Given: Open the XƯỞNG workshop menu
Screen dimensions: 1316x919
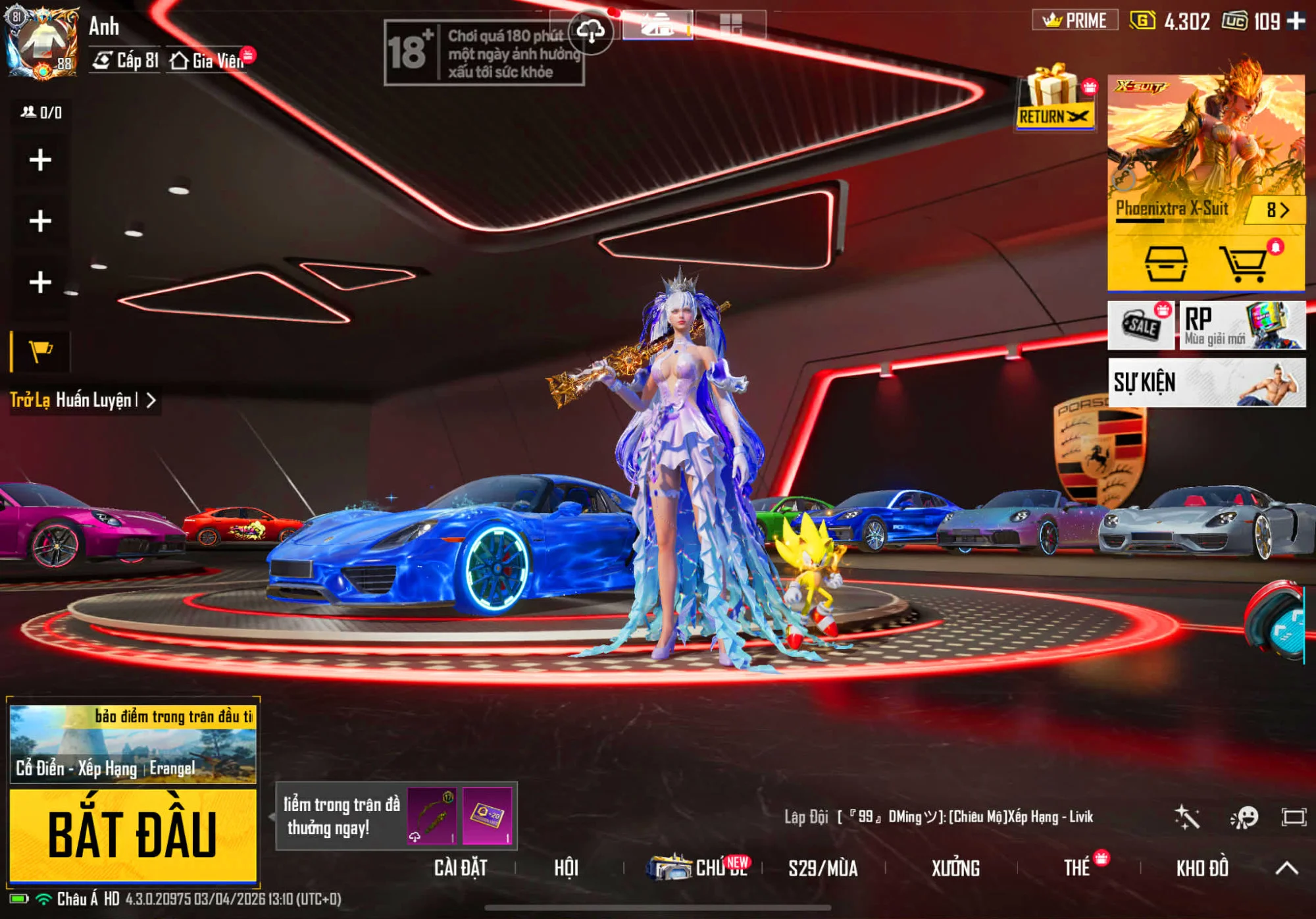Looking at the screenshot, I should point(955,868).
